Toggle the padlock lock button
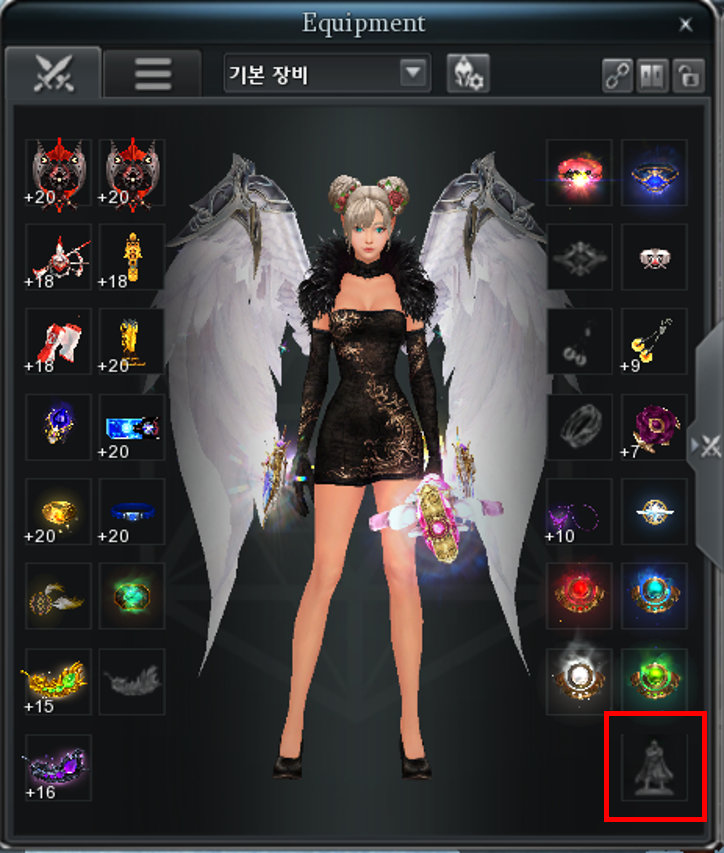The width and height of the screenshot is (724, 853). pyautogui.click(x=685, y=76)
